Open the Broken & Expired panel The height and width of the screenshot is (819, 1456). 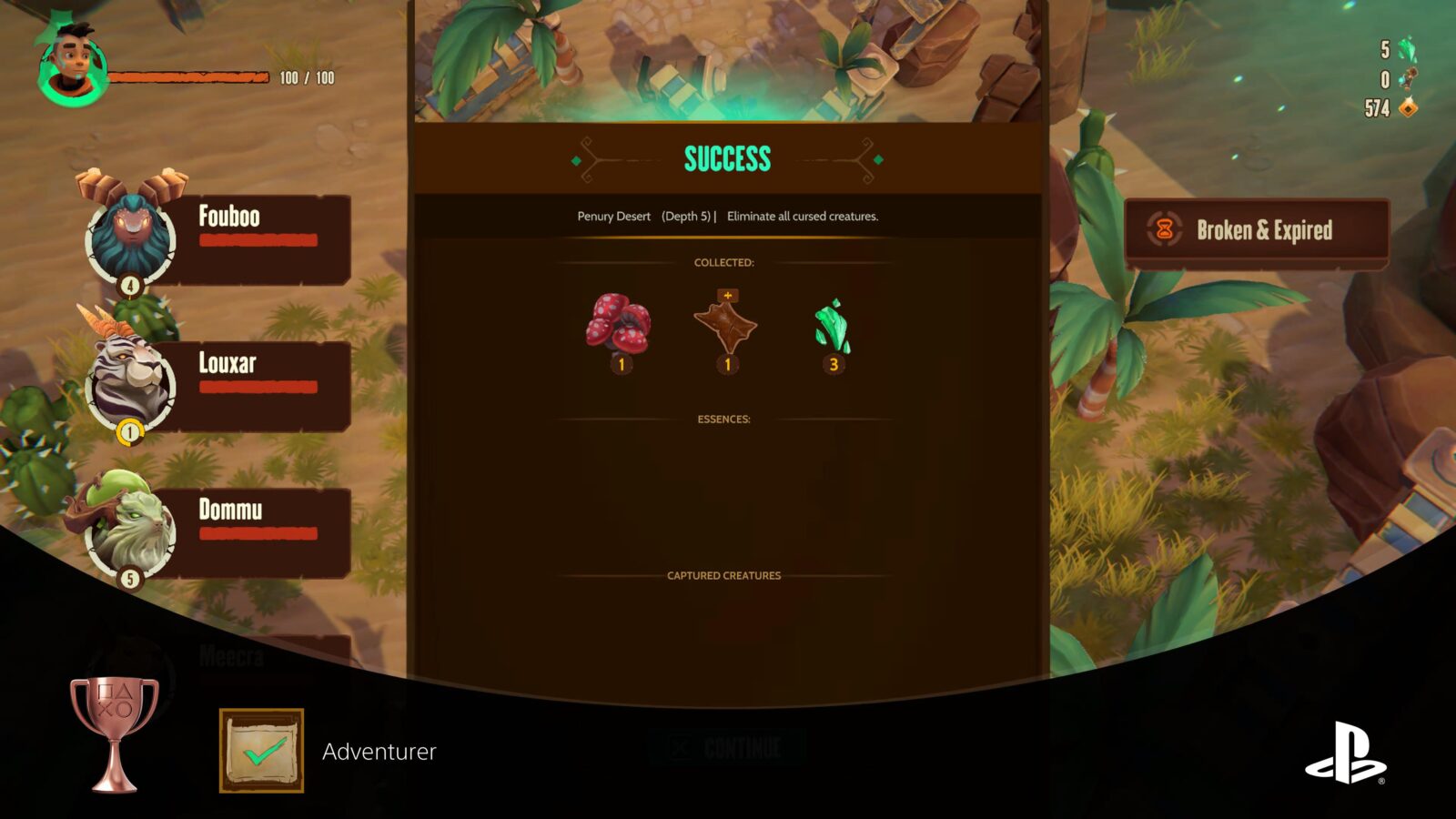pyautogui.click(x=1256, y=230)
